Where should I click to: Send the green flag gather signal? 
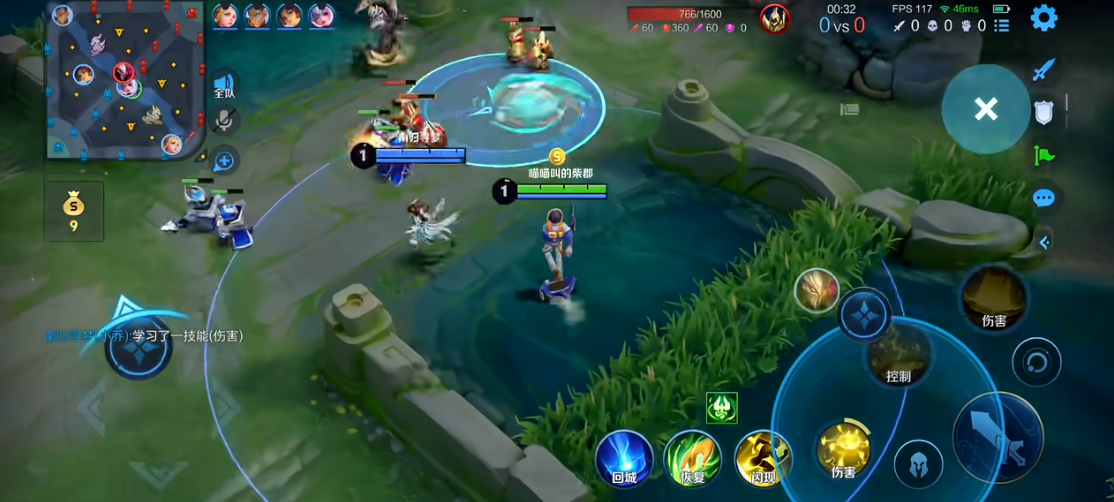[1043, 155]
